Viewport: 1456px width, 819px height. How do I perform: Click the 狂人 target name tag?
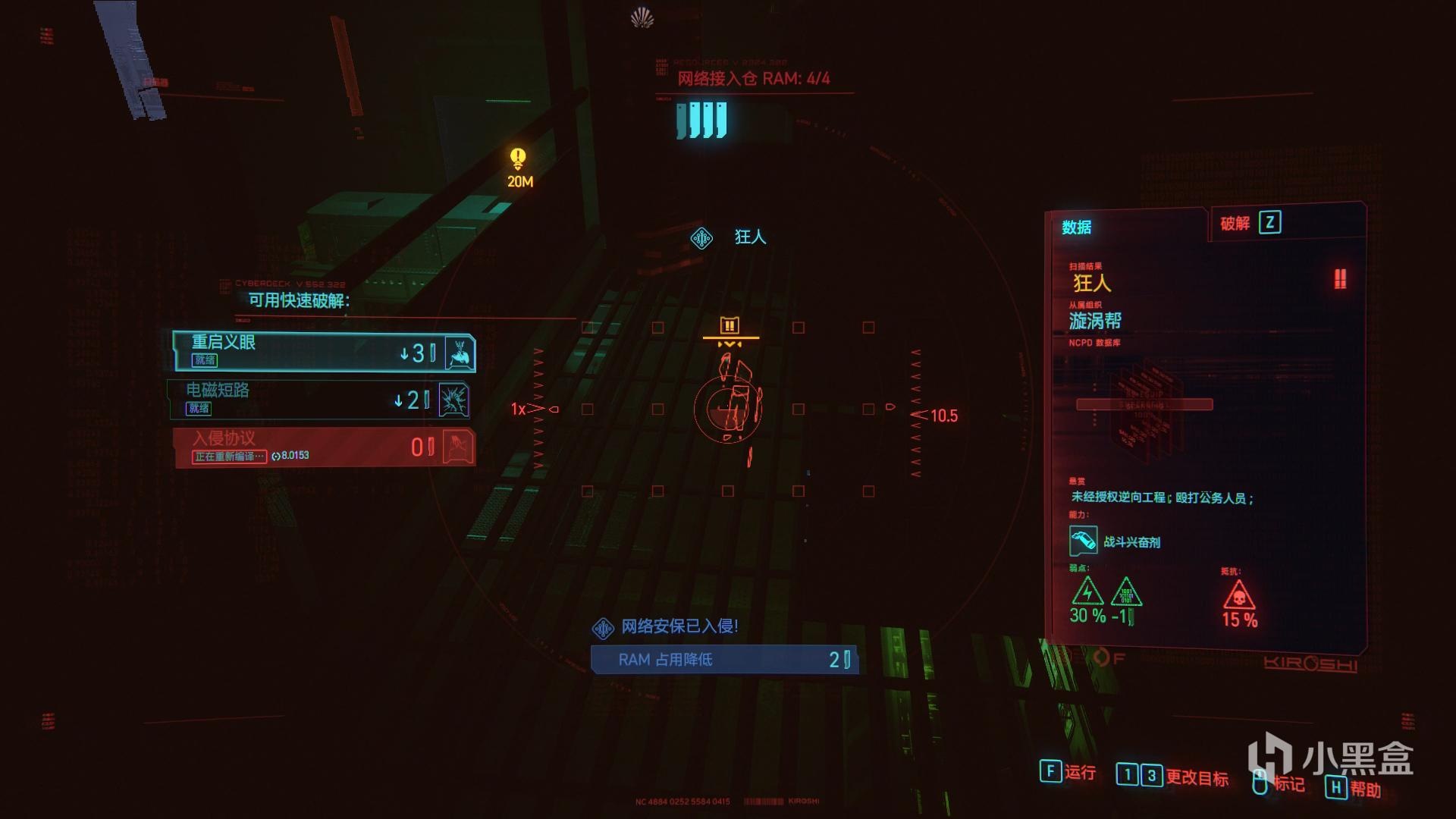pos(749,237)
